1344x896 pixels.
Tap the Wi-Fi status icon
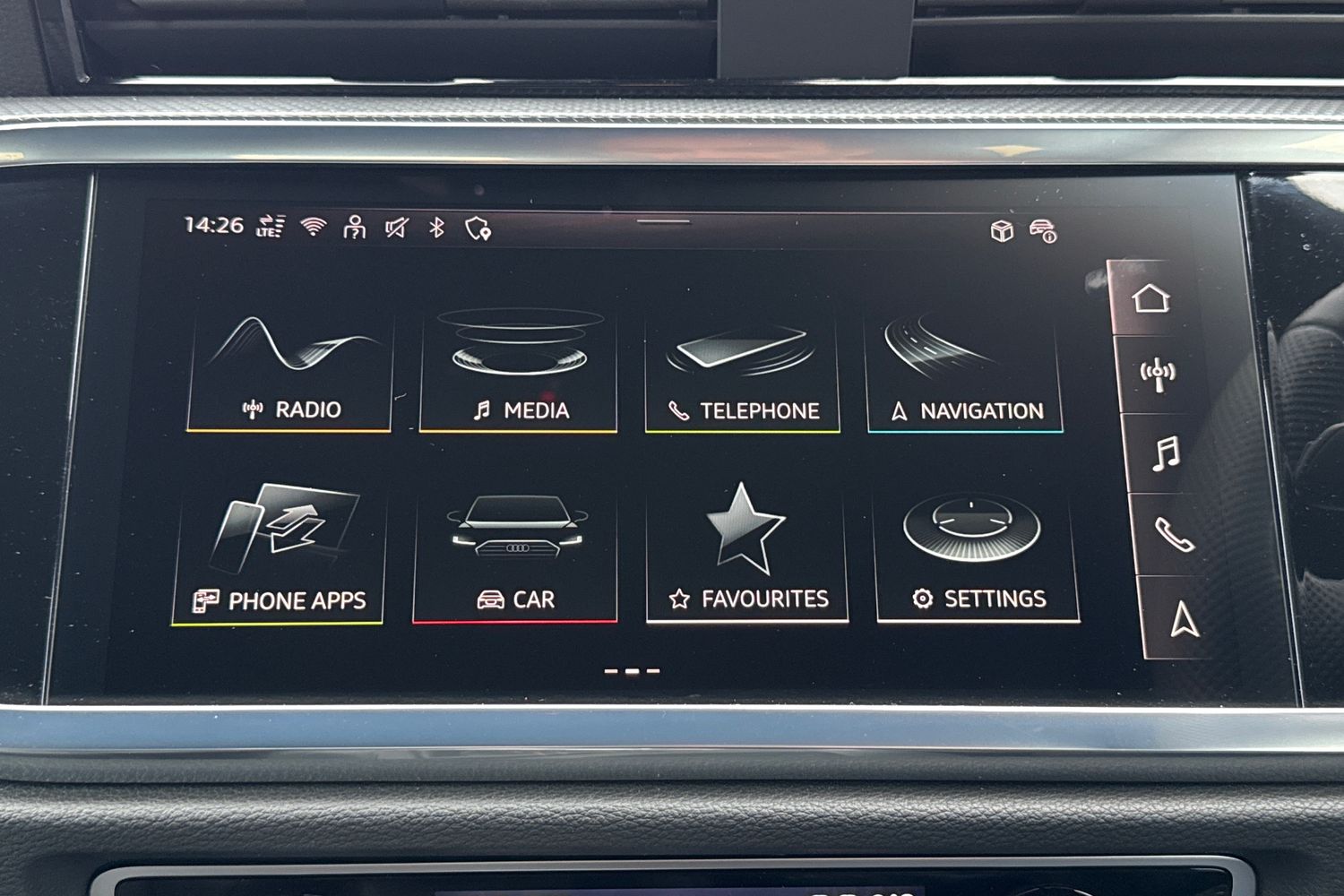coord(313,227)
